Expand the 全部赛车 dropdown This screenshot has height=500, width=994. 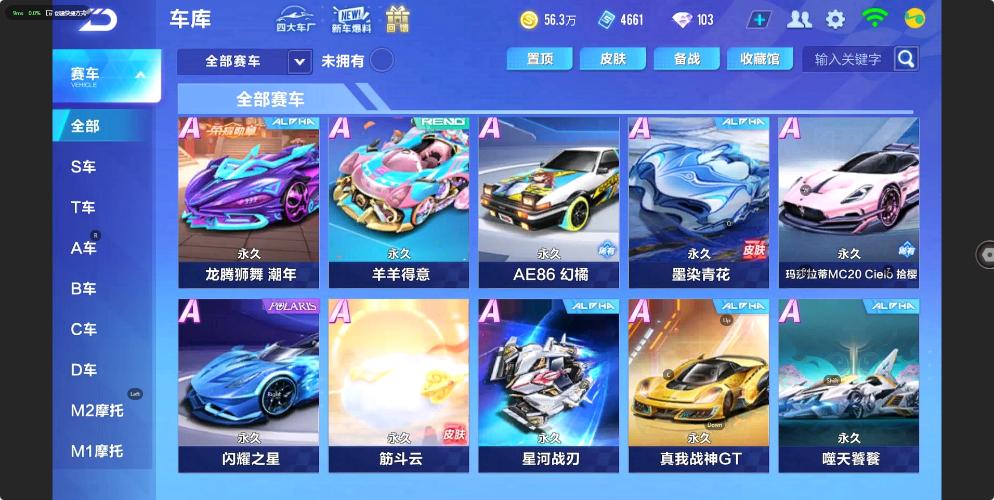[x=299, y=62]
